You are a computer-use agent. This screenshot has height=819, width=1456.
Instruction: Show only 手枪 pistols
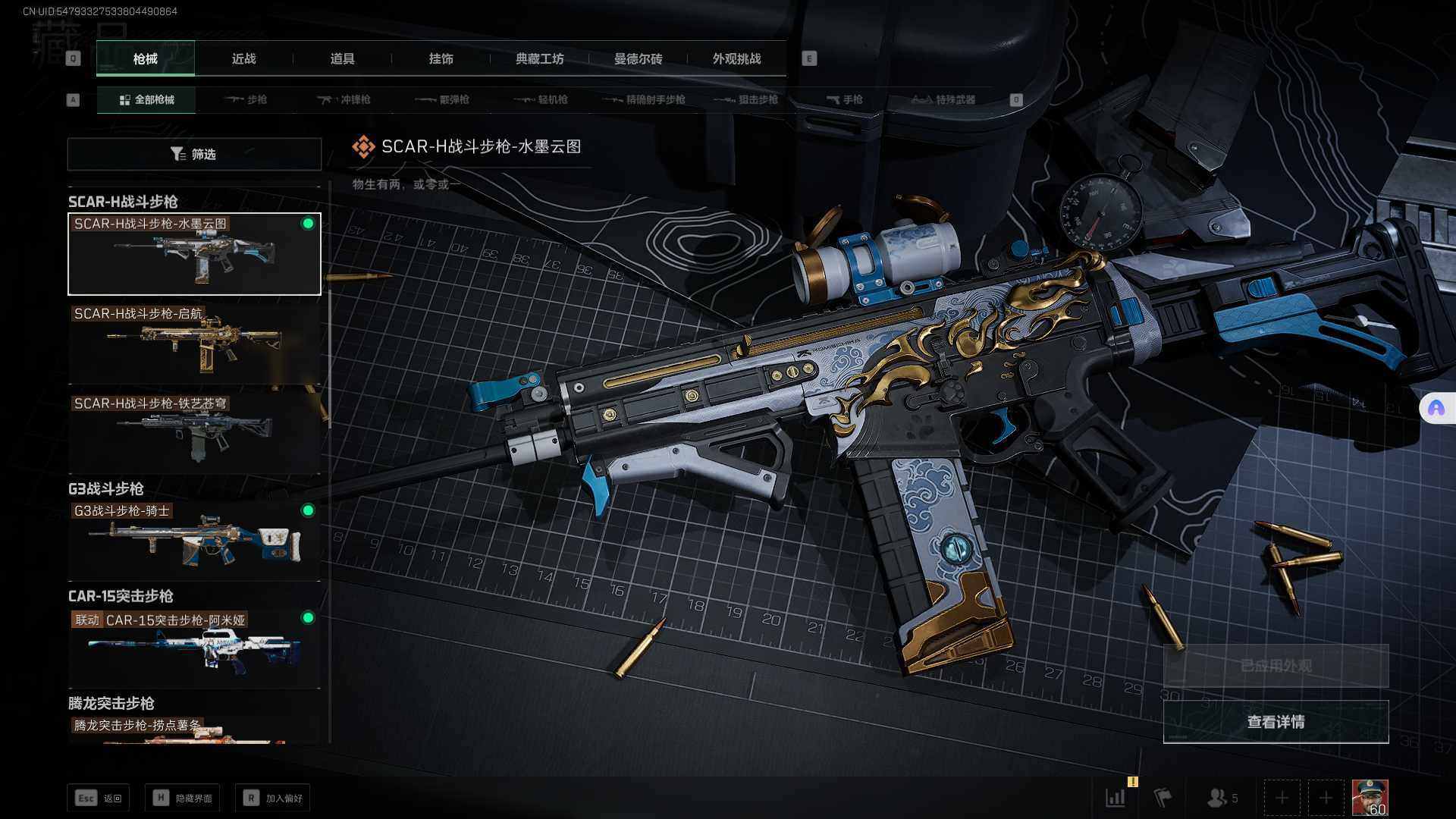point(844,100)
